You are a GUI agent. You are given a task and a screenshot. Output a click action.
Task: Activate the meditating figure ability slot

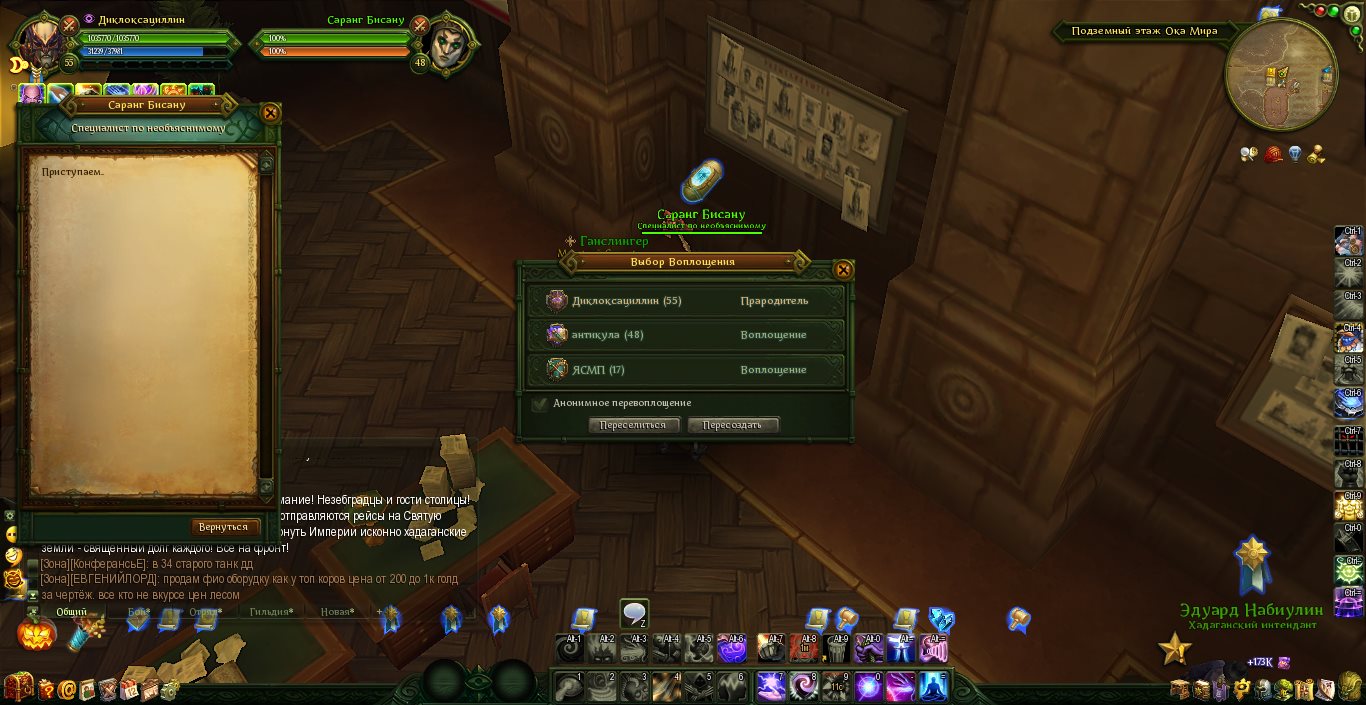pos(932,687)
